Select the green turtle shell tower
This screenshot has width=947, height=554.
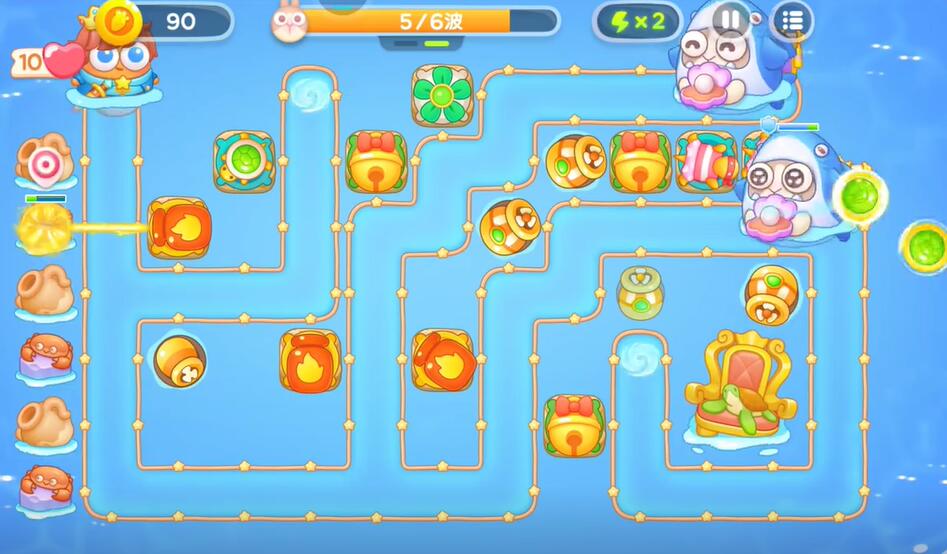click(243, 160)
